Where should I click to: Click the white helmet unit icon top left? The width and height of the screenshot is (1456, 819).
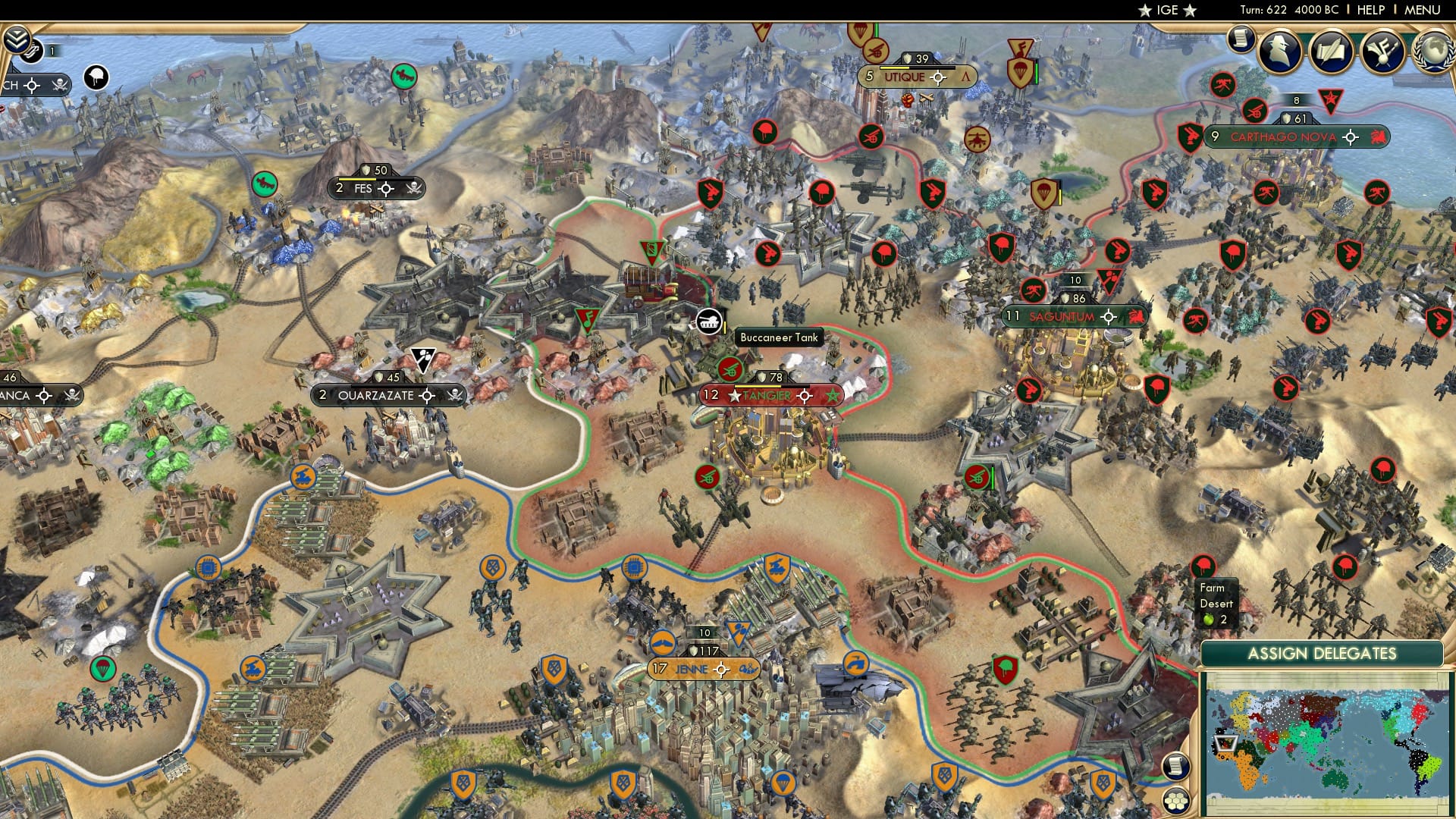[x=95, y=78]
